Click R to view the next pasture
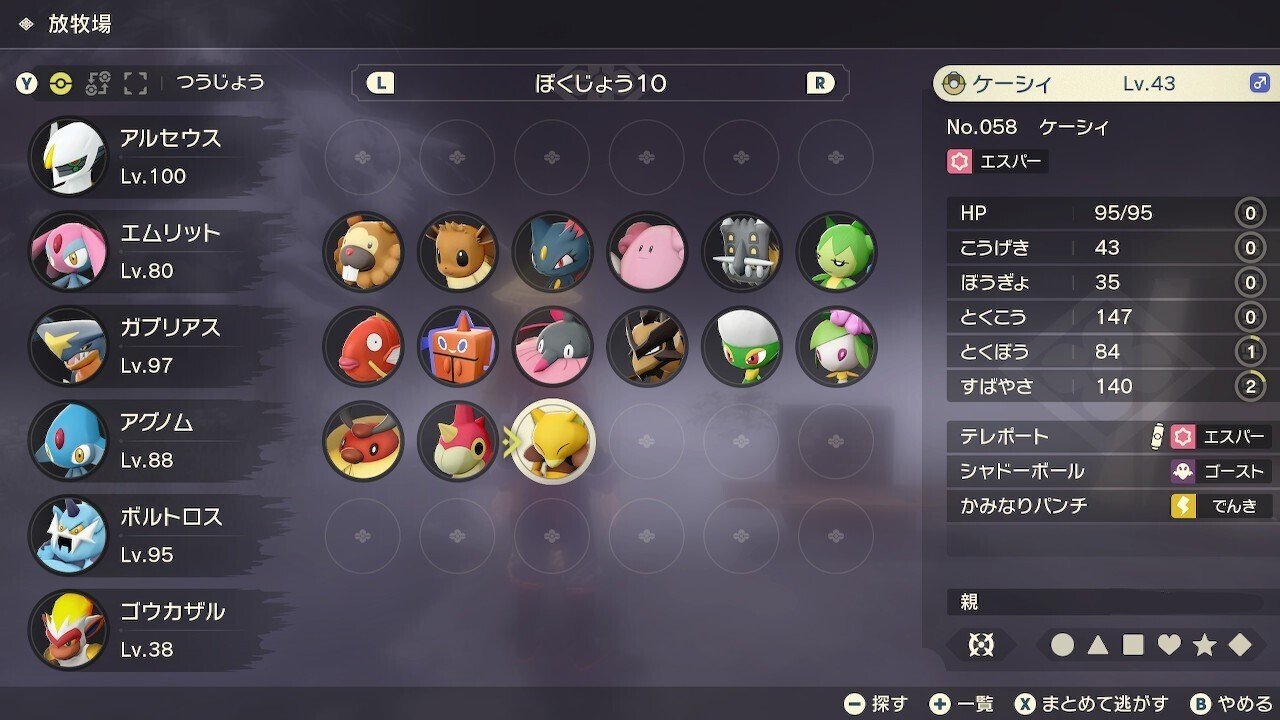The image size is (1280, 720). [820, 83]
